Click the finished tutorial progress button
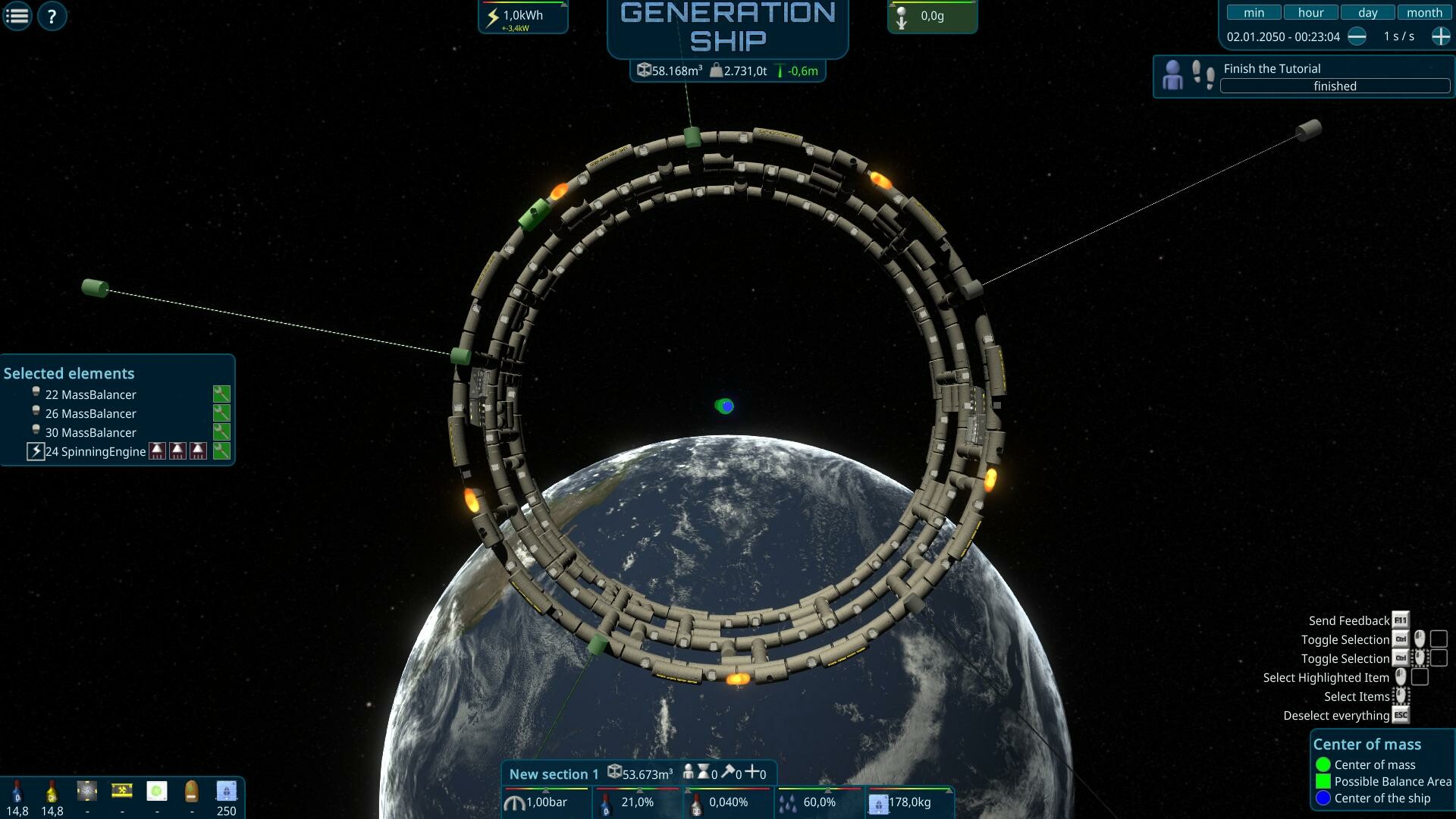Image resolution: width=1456 pixels, height=819 pixels. (x=1334, y=86)
